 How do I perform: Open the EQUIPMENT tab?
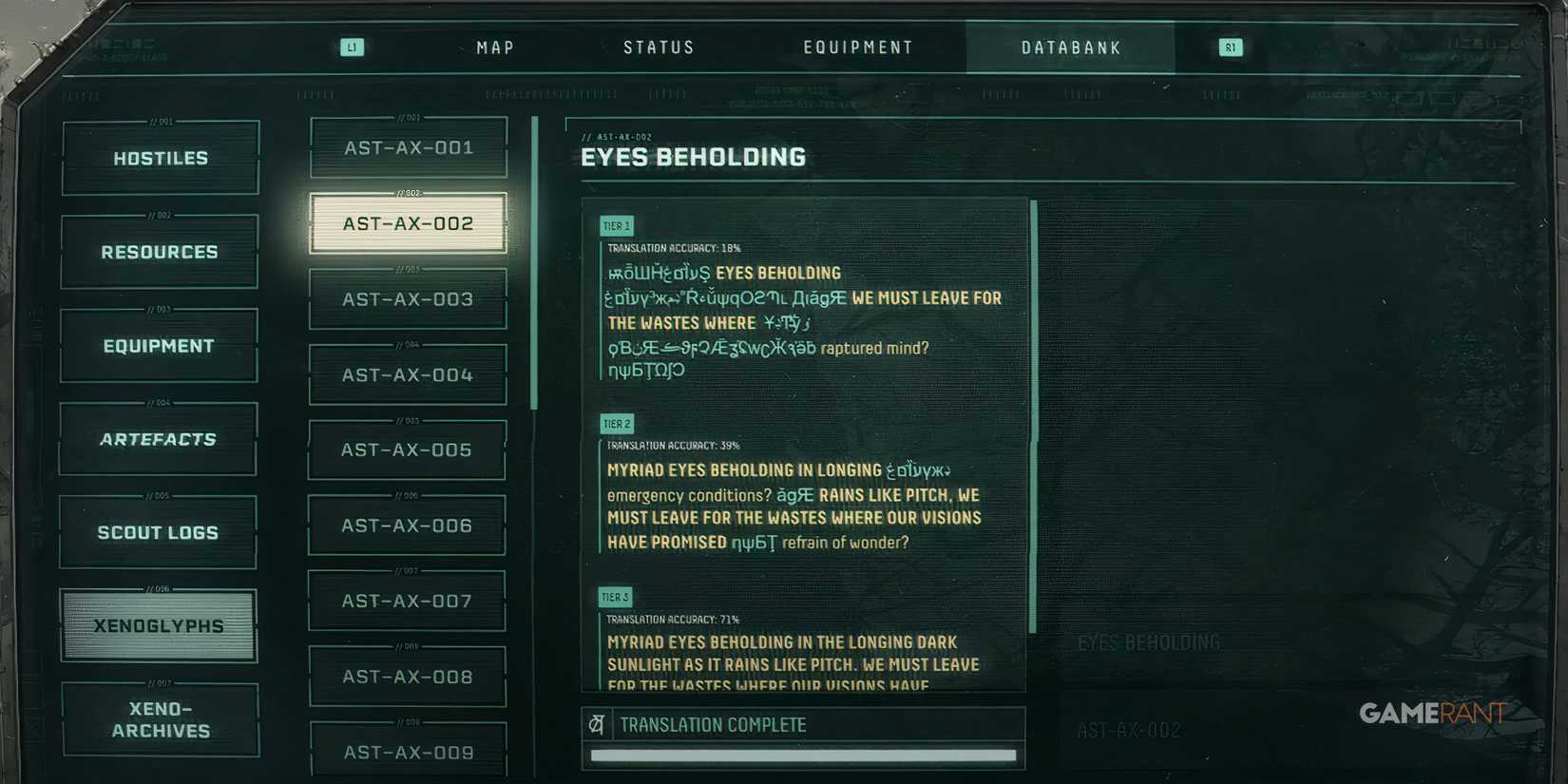pos(858,47)
